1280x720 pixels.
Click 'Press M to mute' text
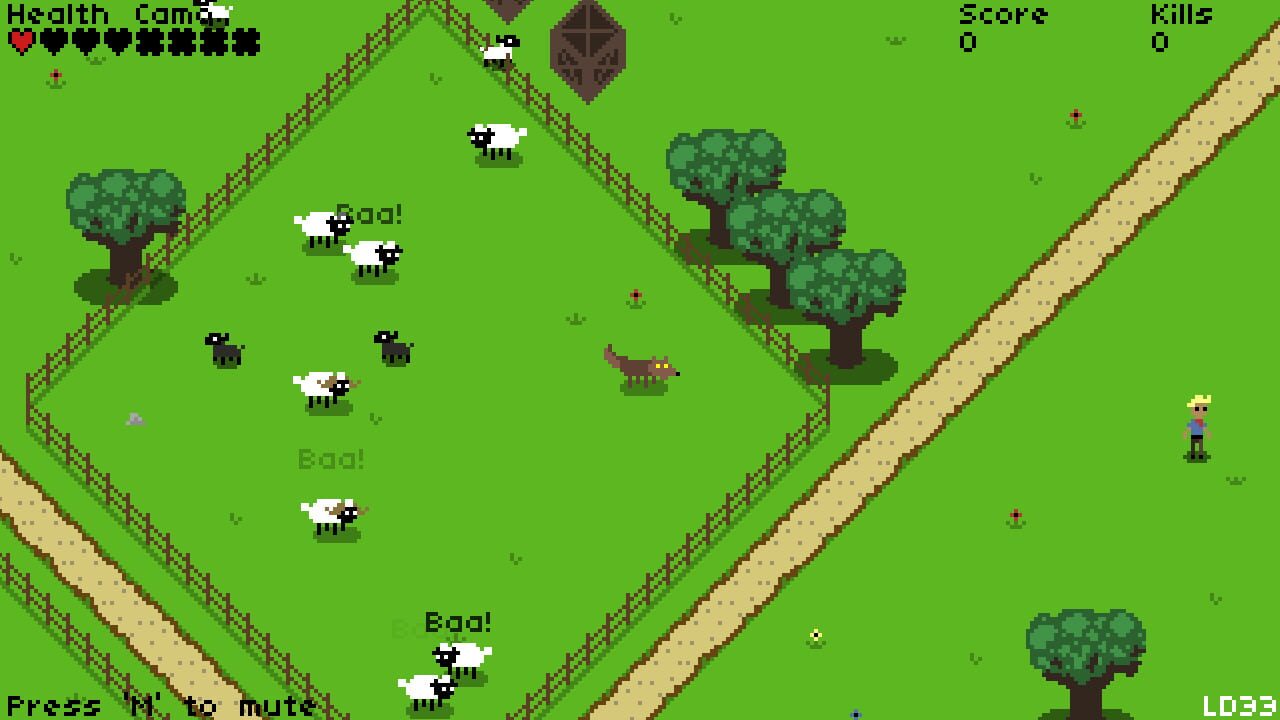click(160, 707)
